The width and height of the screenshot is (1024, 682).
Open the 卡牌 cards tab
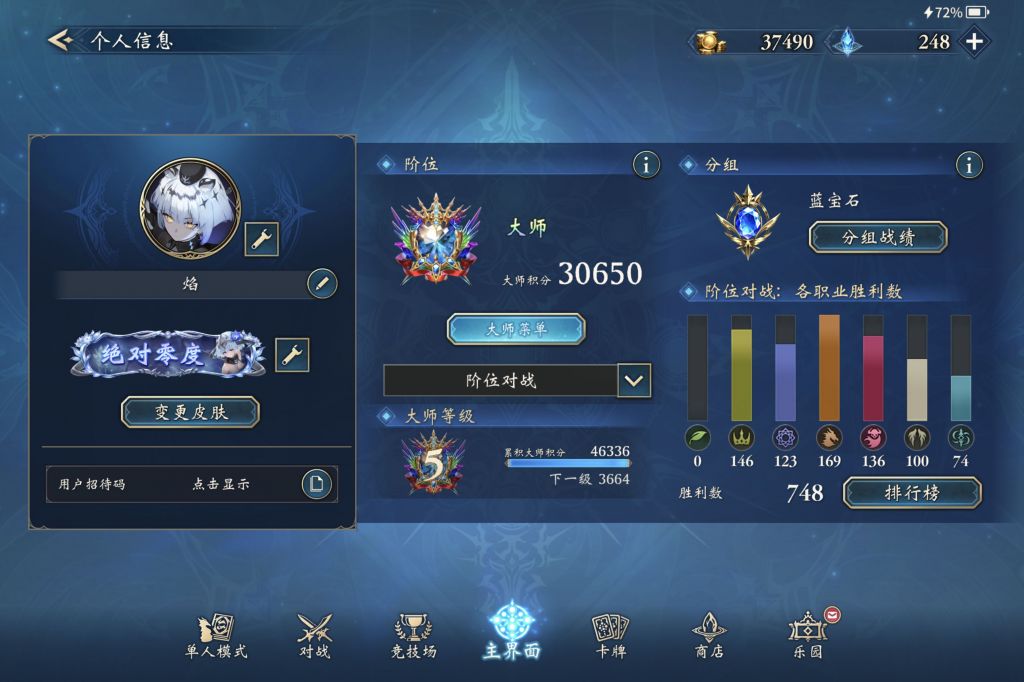(611, 636)
